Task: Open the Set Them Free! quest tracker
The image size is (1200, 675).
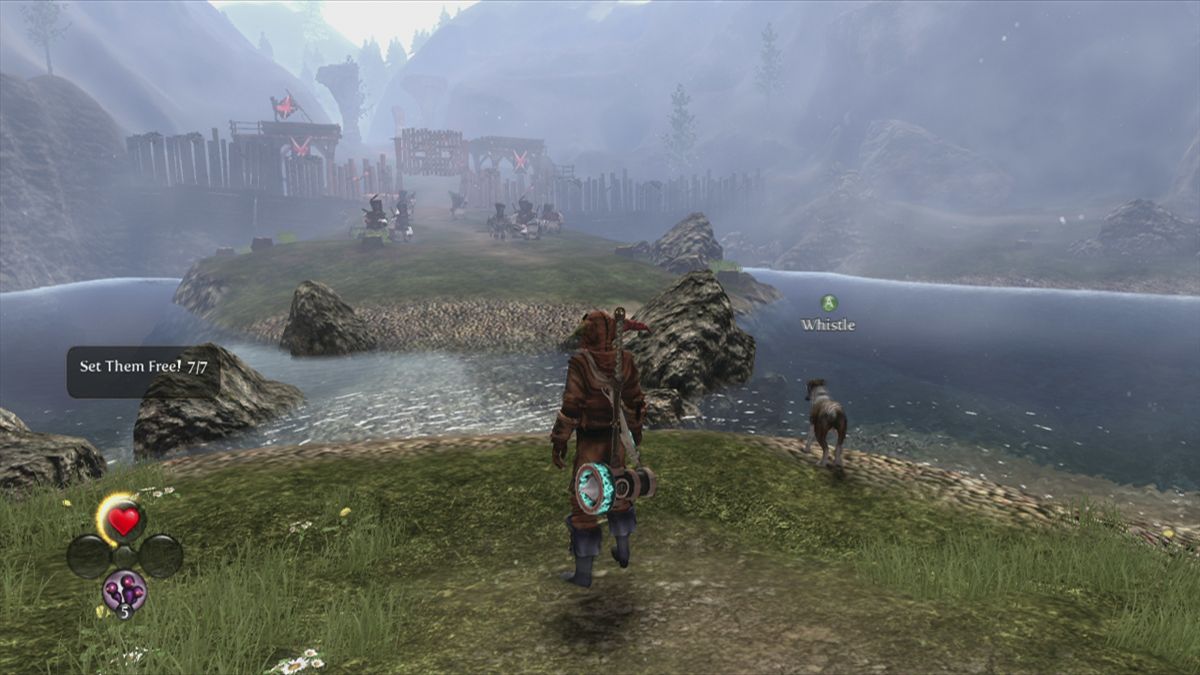Action: (x=143, y=367)
